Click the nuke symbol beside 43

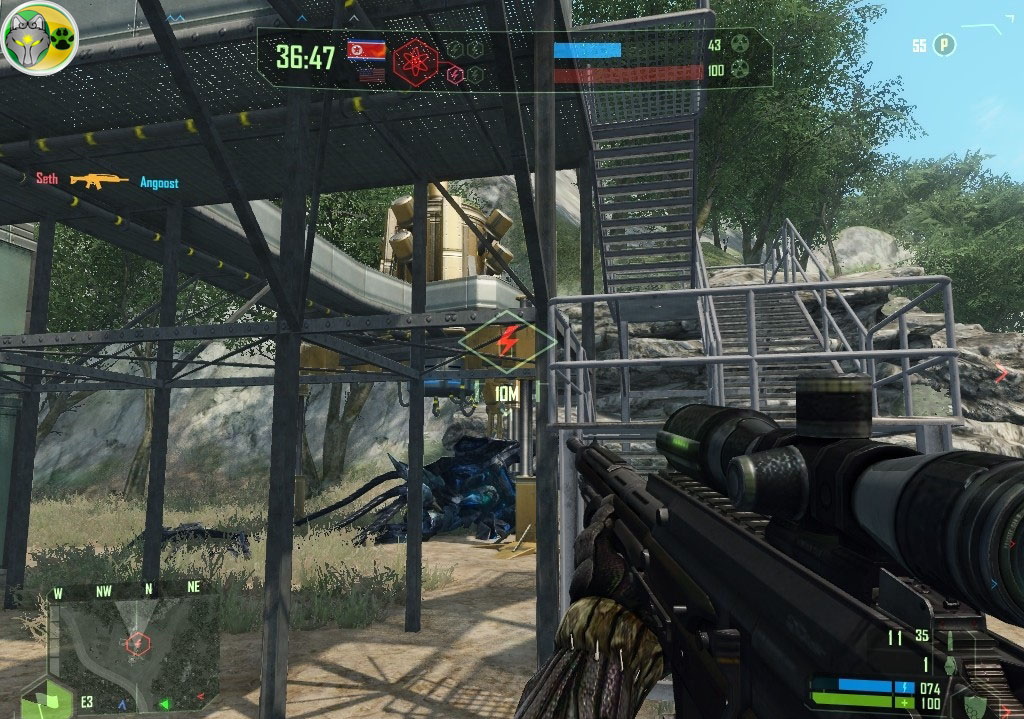740,45
